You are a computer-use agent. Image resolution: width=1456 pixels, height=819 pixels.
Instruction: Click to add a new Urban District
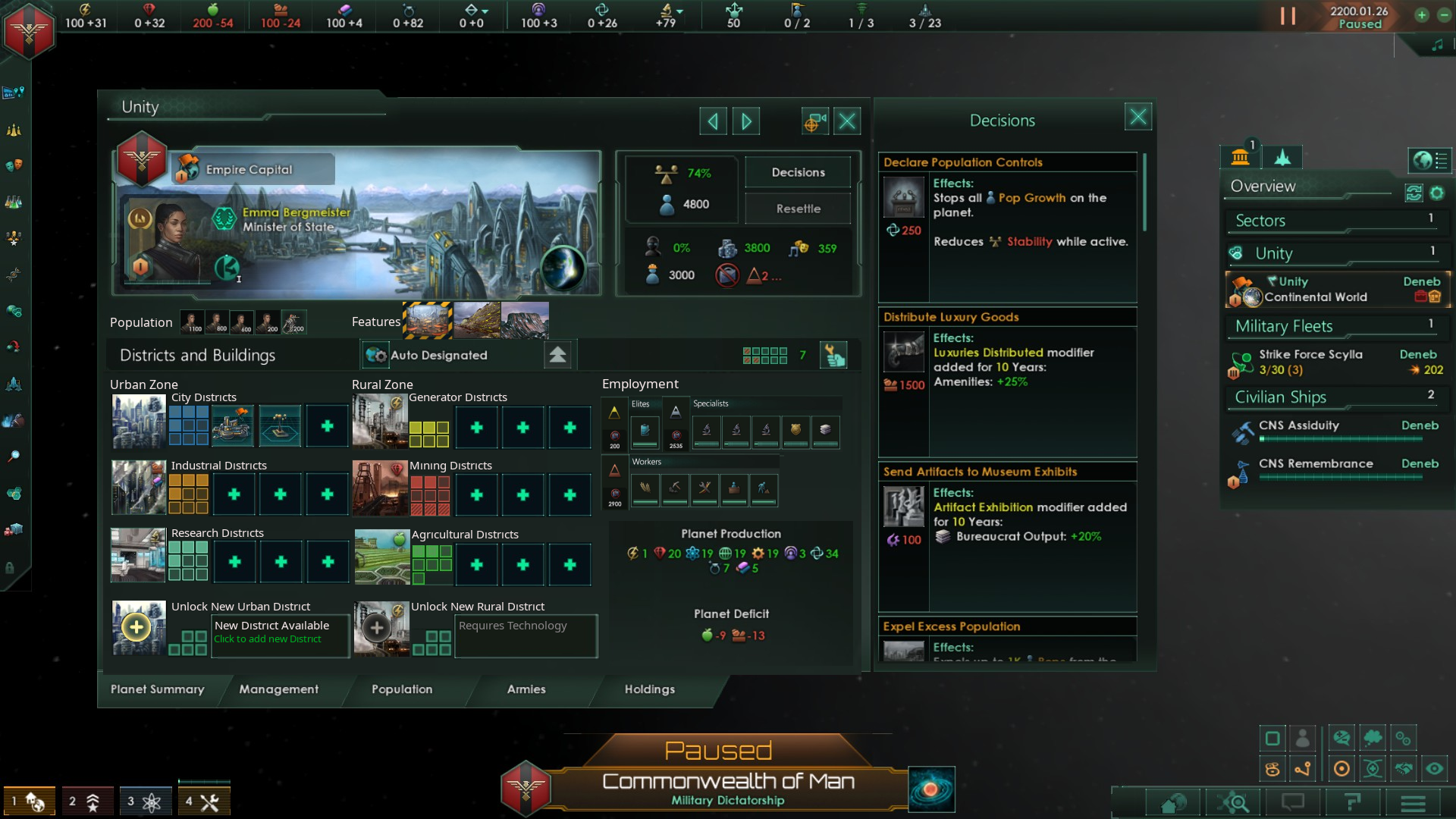[x=137, y=628]
